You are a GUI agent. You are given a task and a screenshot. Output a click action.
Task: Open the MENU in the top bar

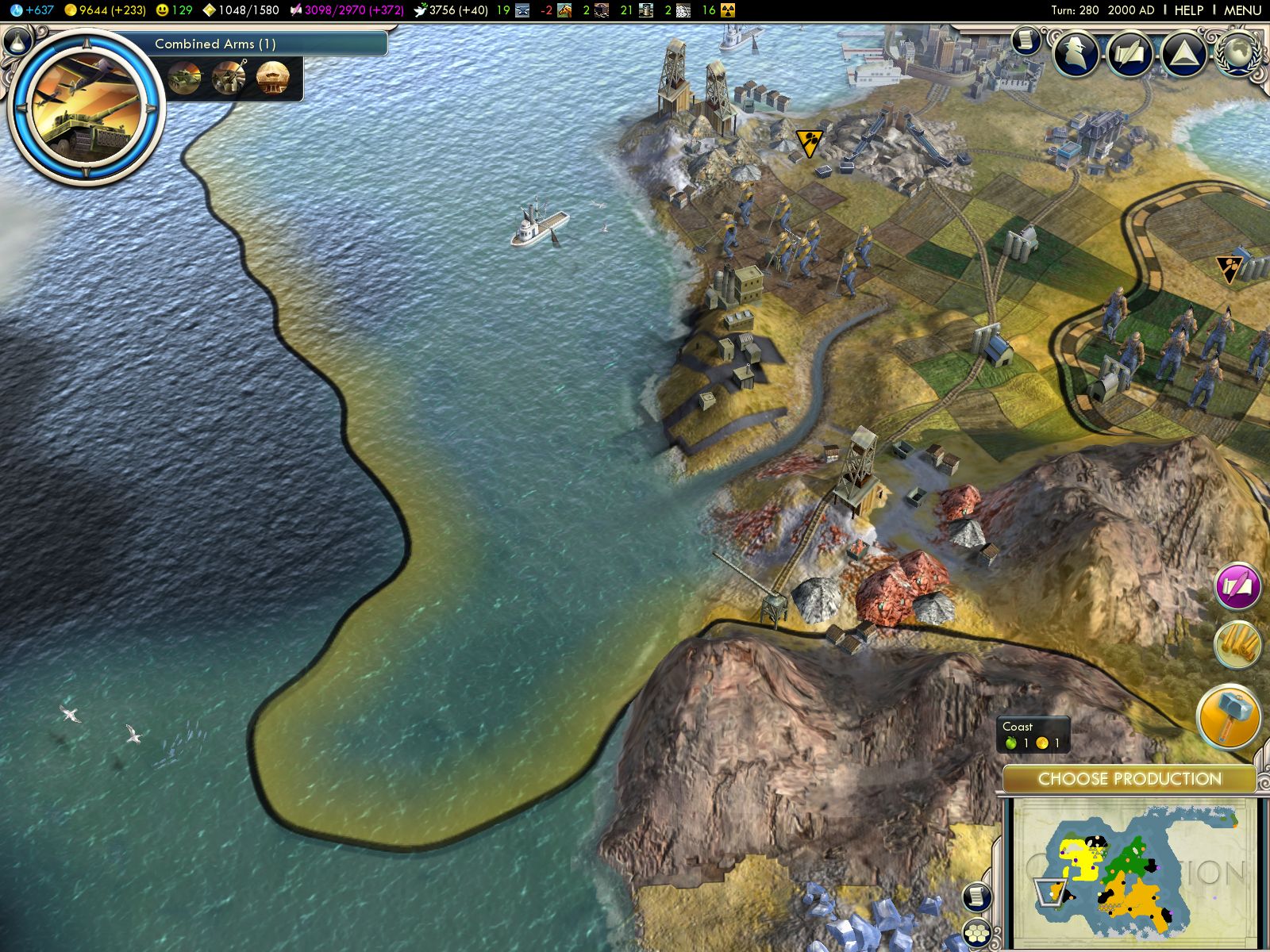[1242, 10]
